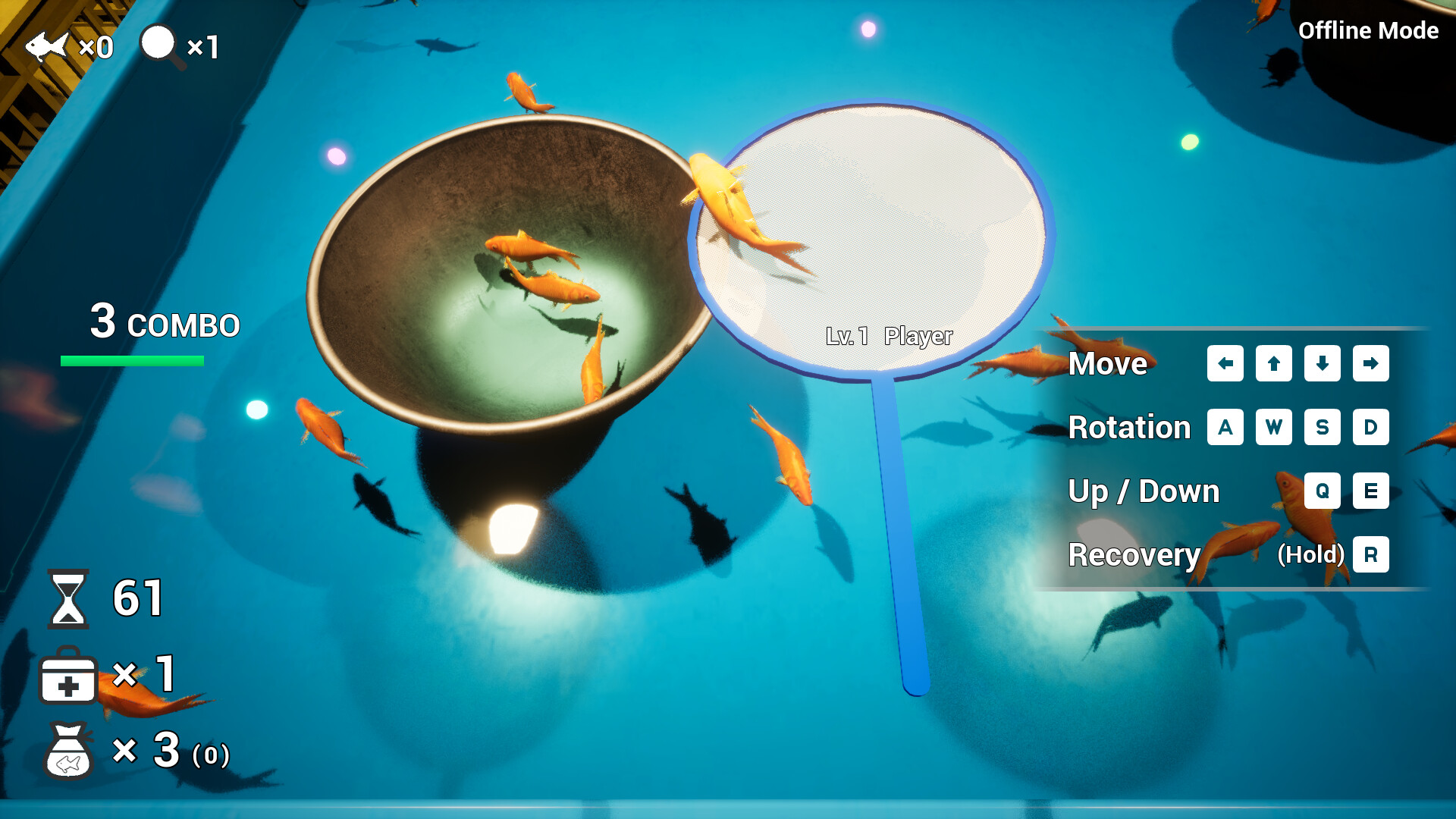Enable the A Rotation key
The image size is (1456, 819).
1225,428
